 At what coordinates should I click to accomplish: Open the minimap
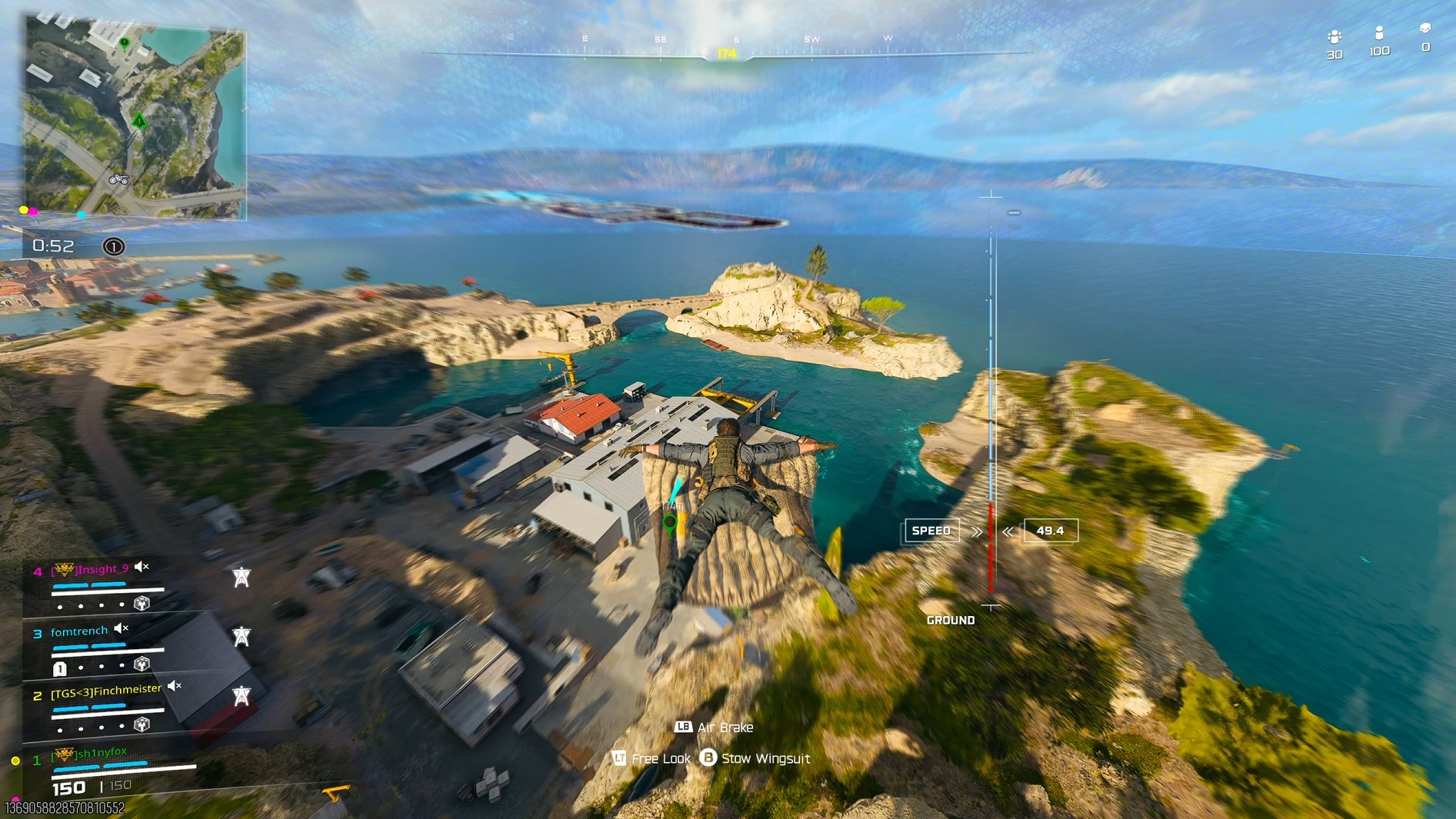pyautogui.click(x=135, y=117)
